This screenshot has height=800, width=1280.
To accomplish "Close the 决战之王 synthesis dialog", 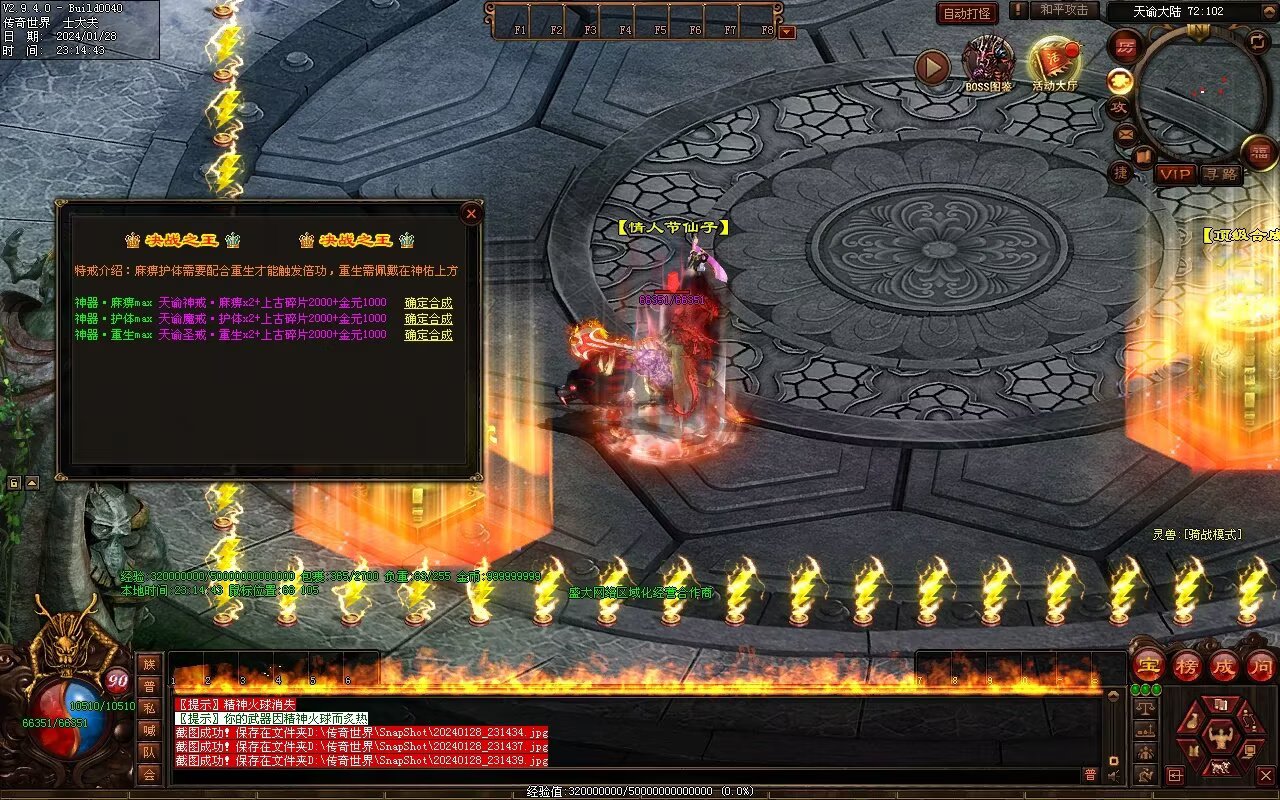I will (x=471, y=213).
